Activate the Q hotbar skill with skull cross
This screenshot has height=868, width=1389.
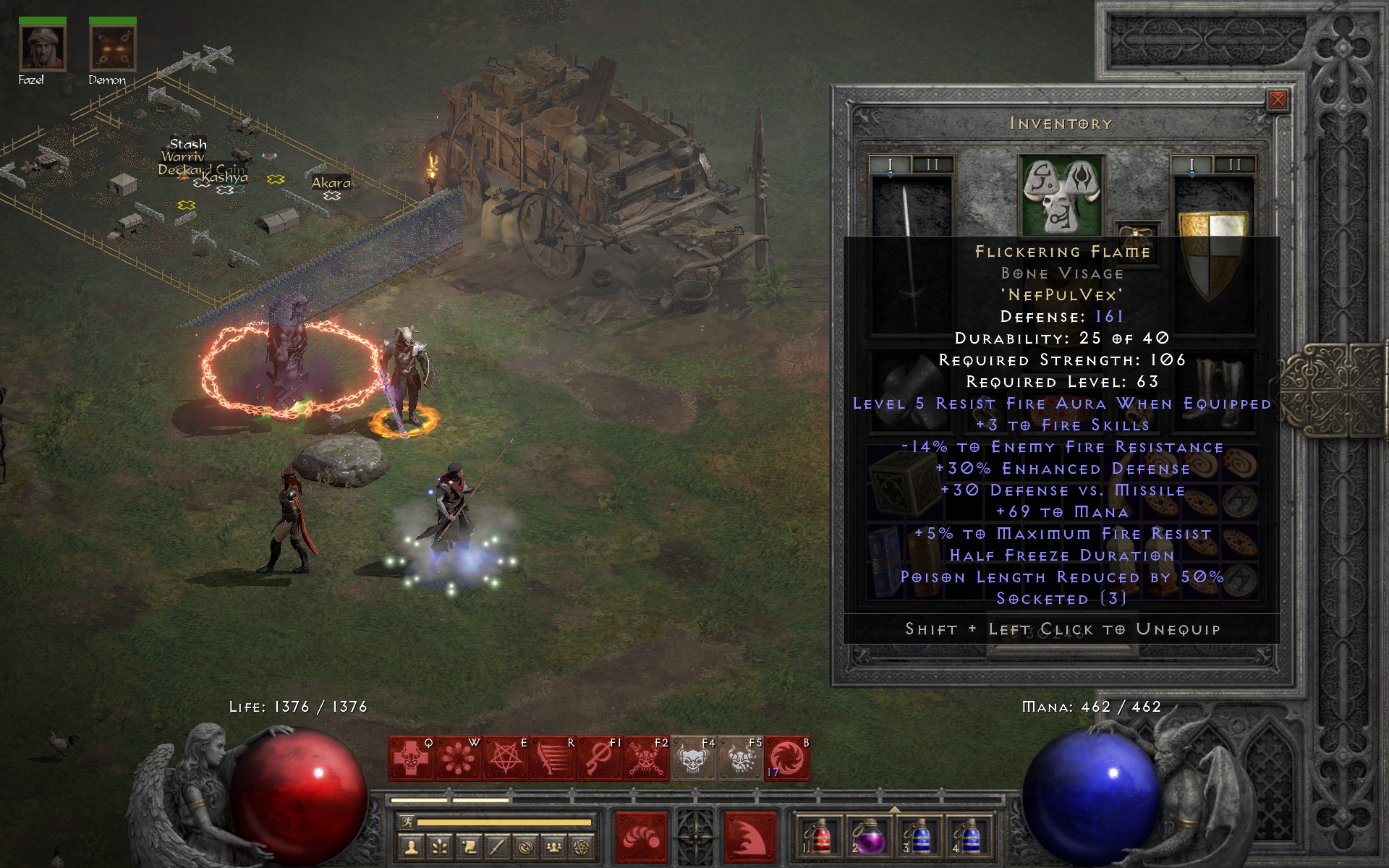click(411, 759)
